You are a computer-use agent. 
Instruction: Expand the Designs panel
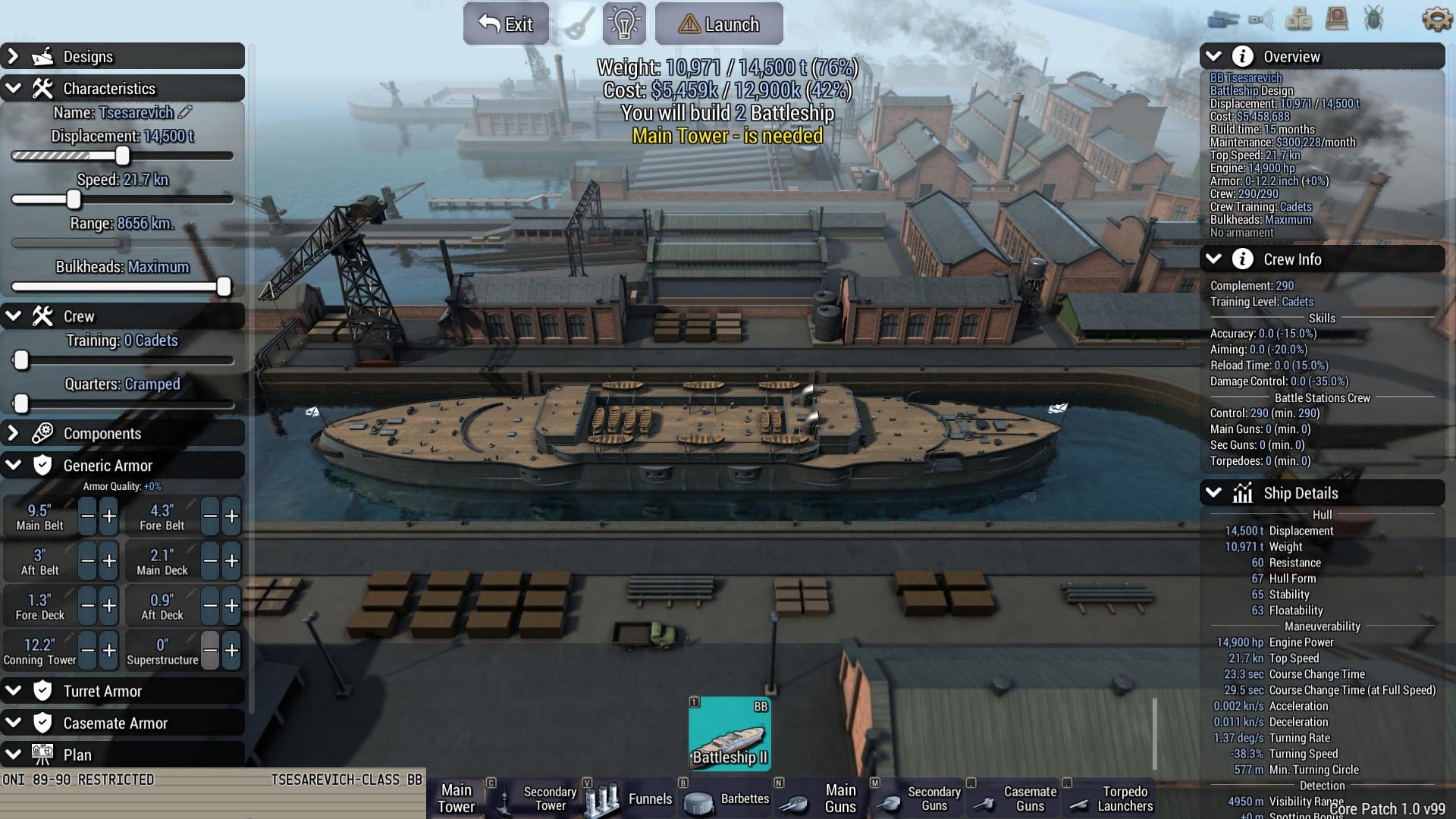tap(14, 57)
